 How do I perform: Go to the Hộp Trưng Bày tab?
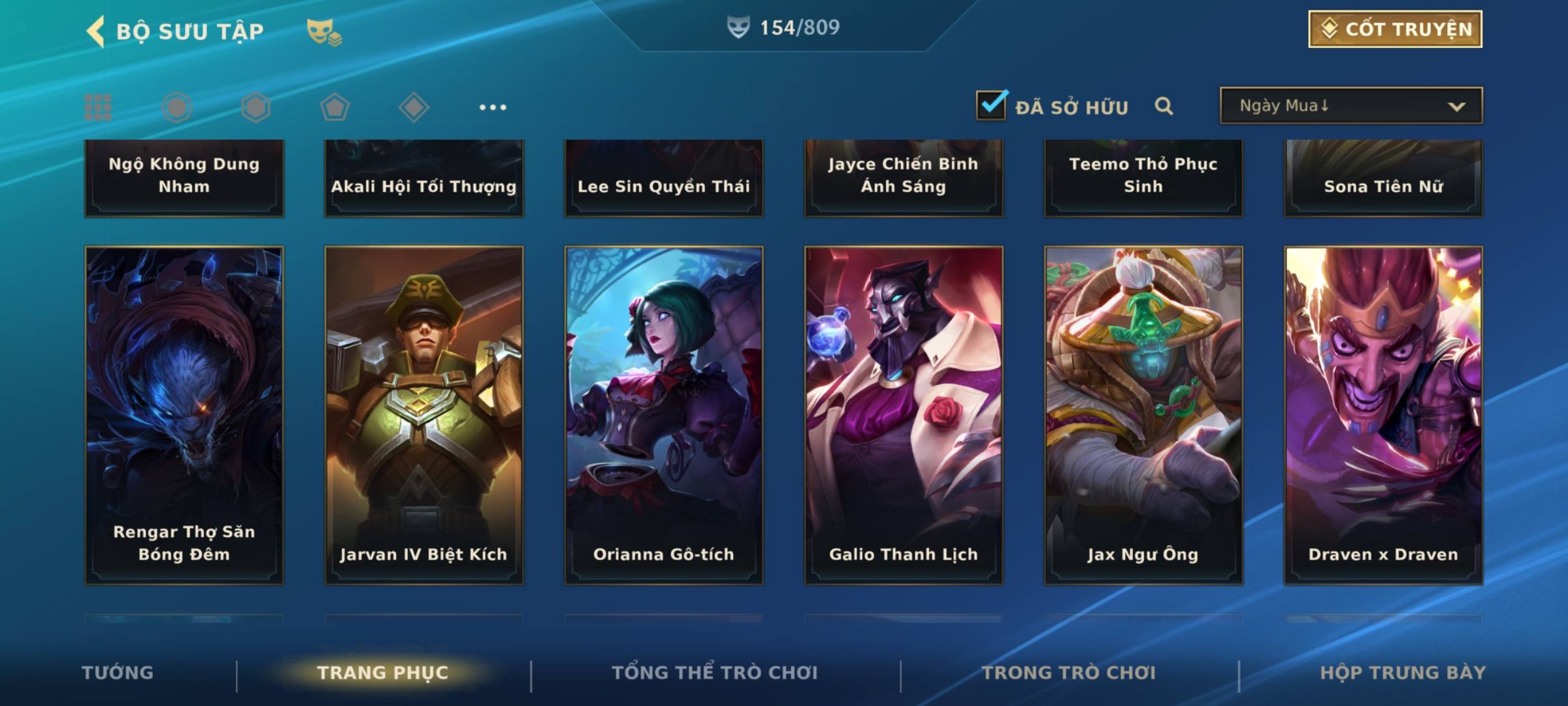pyautogui.click(x=1403, y=673)
